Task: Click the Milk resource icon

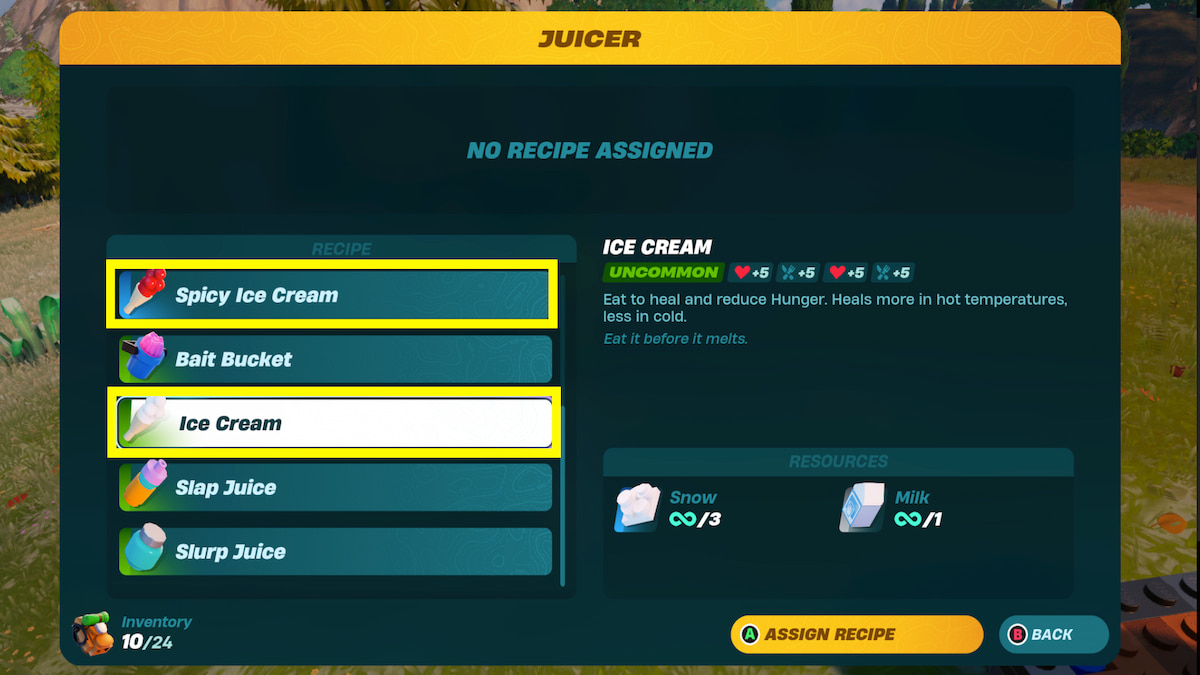Action: coord(862,509)
